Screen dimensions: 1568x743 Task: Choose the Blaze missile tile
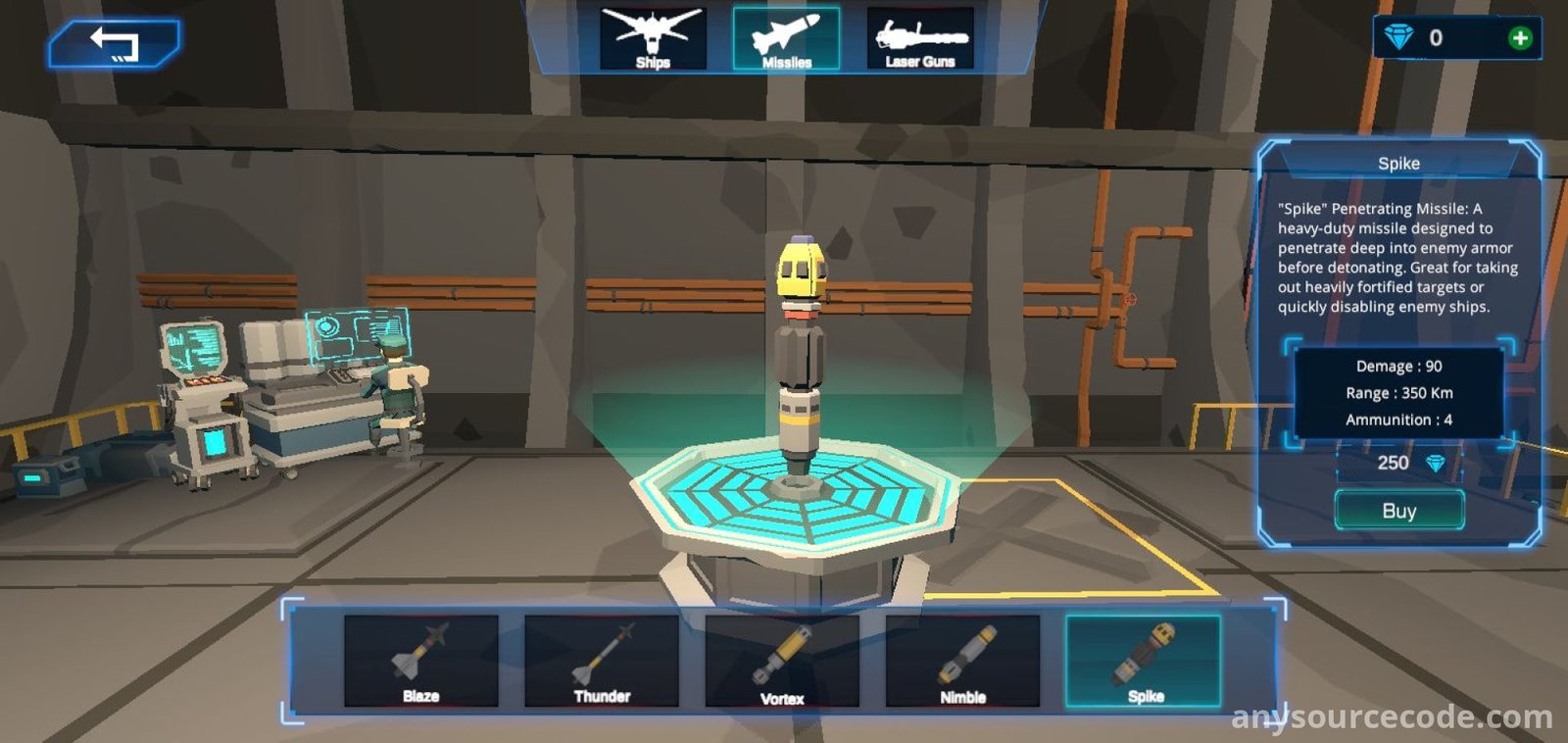(x=421, y=660)
